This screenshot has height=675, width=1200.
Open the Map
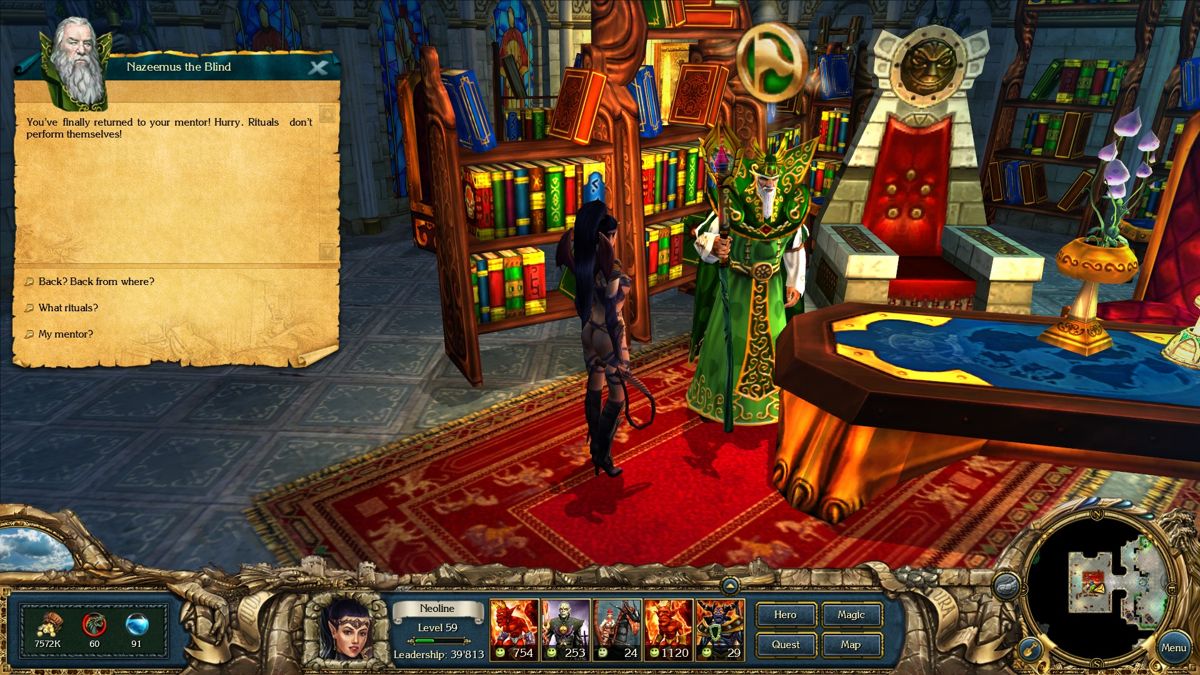[x=851, y=645]
